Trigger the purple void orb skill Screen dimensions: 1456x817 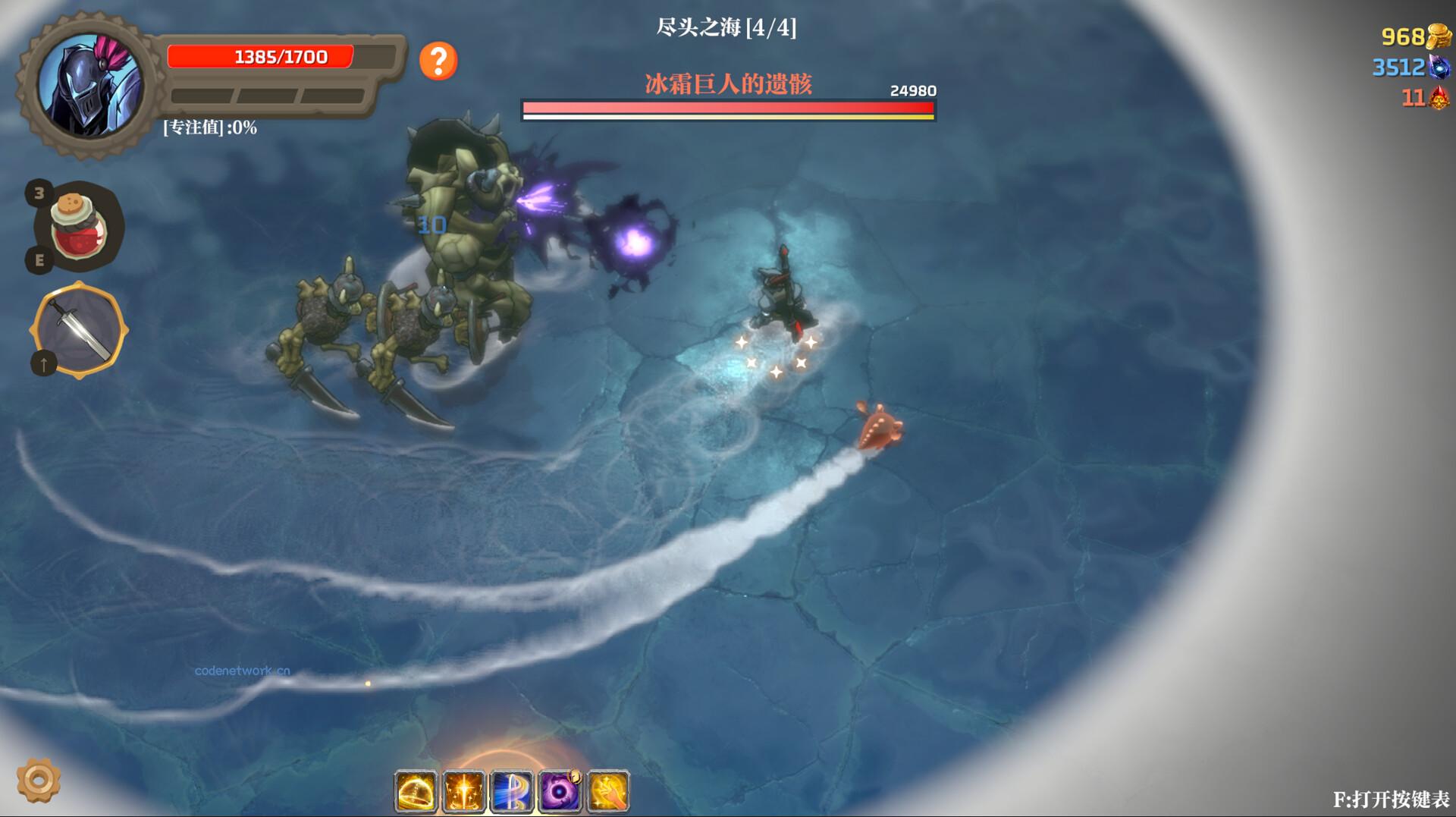[558, 790]
